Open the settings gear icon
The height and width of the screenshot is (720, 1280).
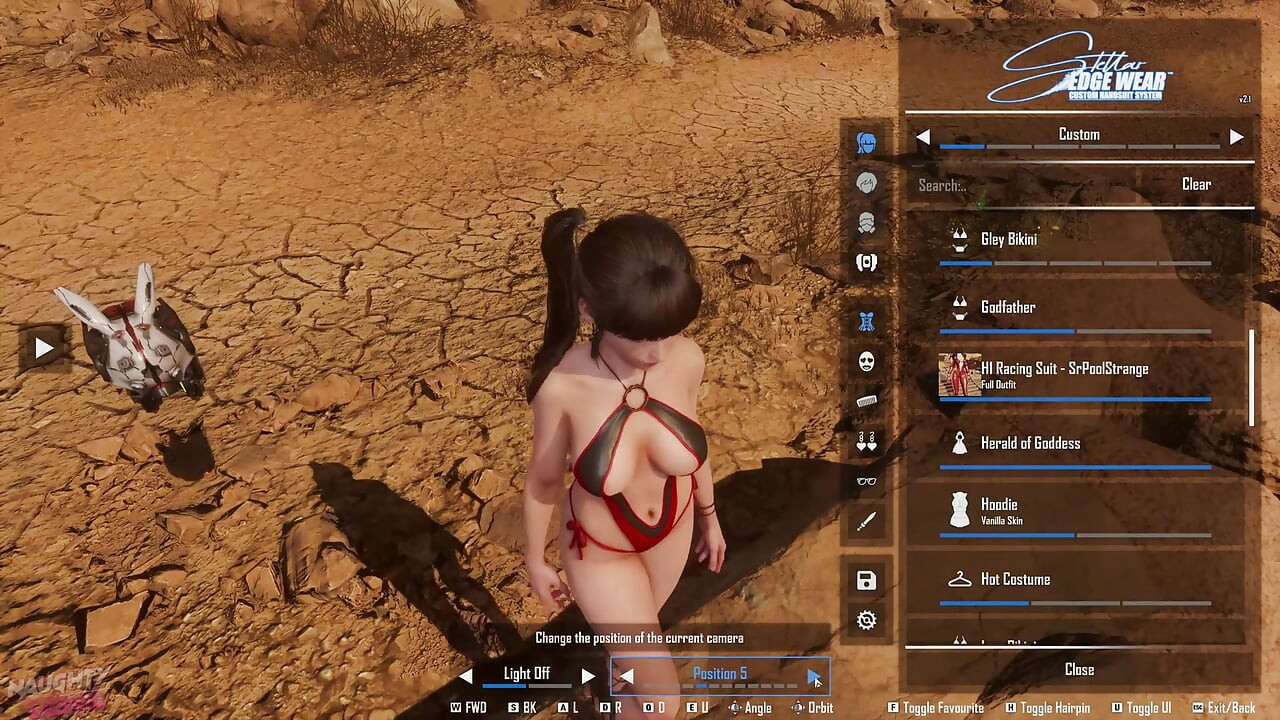[866, 619]
